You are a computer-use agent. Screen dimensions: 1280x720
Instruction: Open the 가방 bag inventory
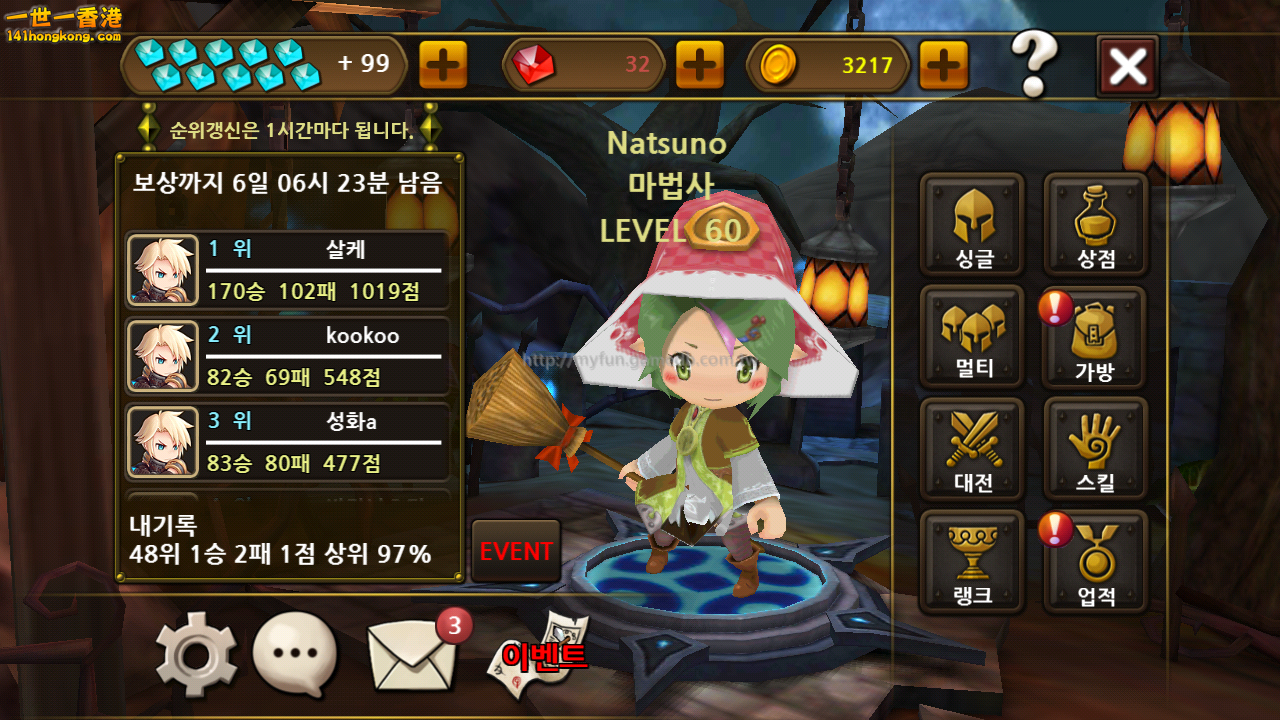(1096, 338)
